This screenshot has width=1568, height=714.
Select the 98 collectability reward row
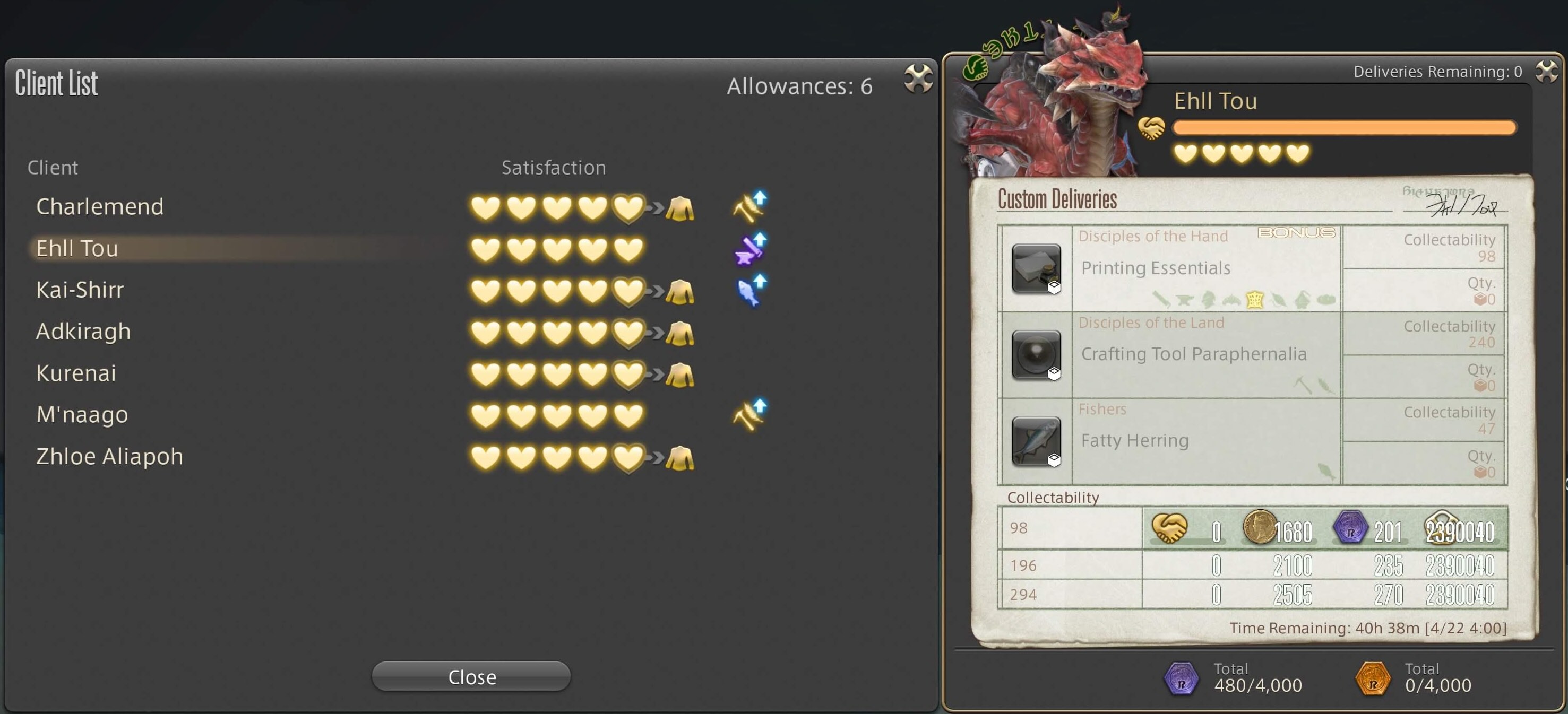pos(1252,529)
